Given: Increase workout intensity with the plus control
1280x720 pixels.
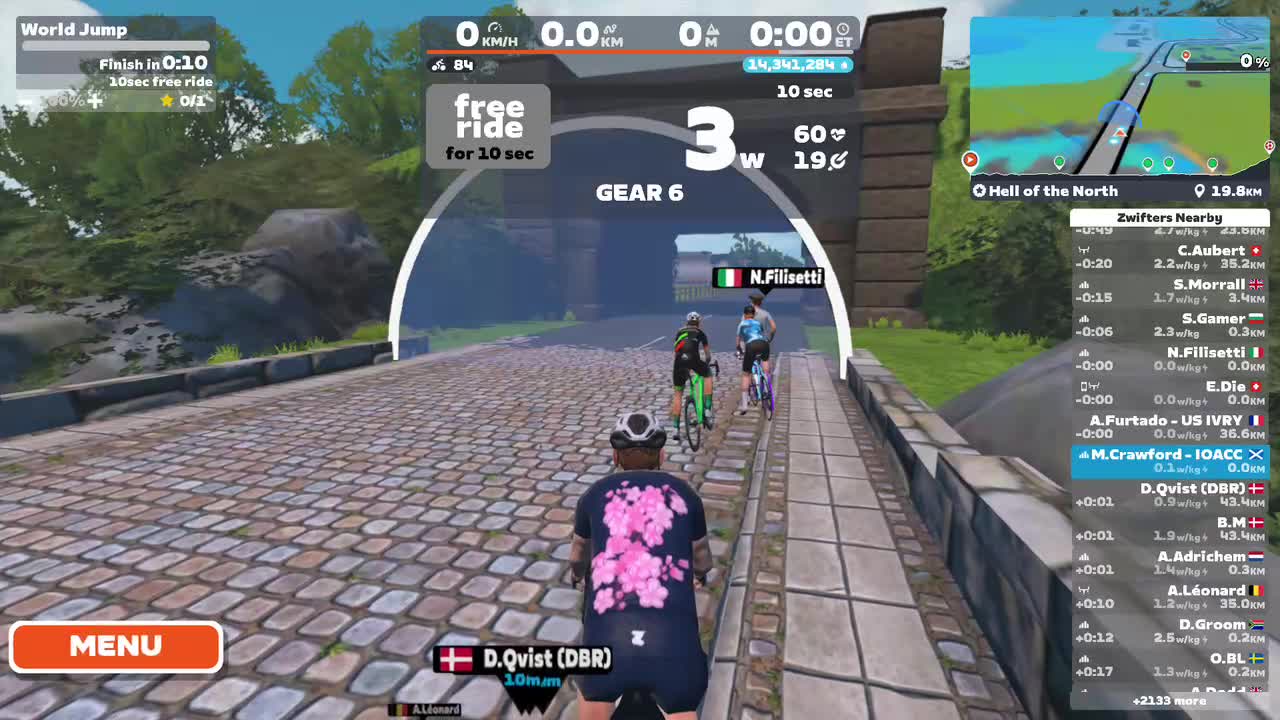Looking at the screenshot, I should pos(95,100).
